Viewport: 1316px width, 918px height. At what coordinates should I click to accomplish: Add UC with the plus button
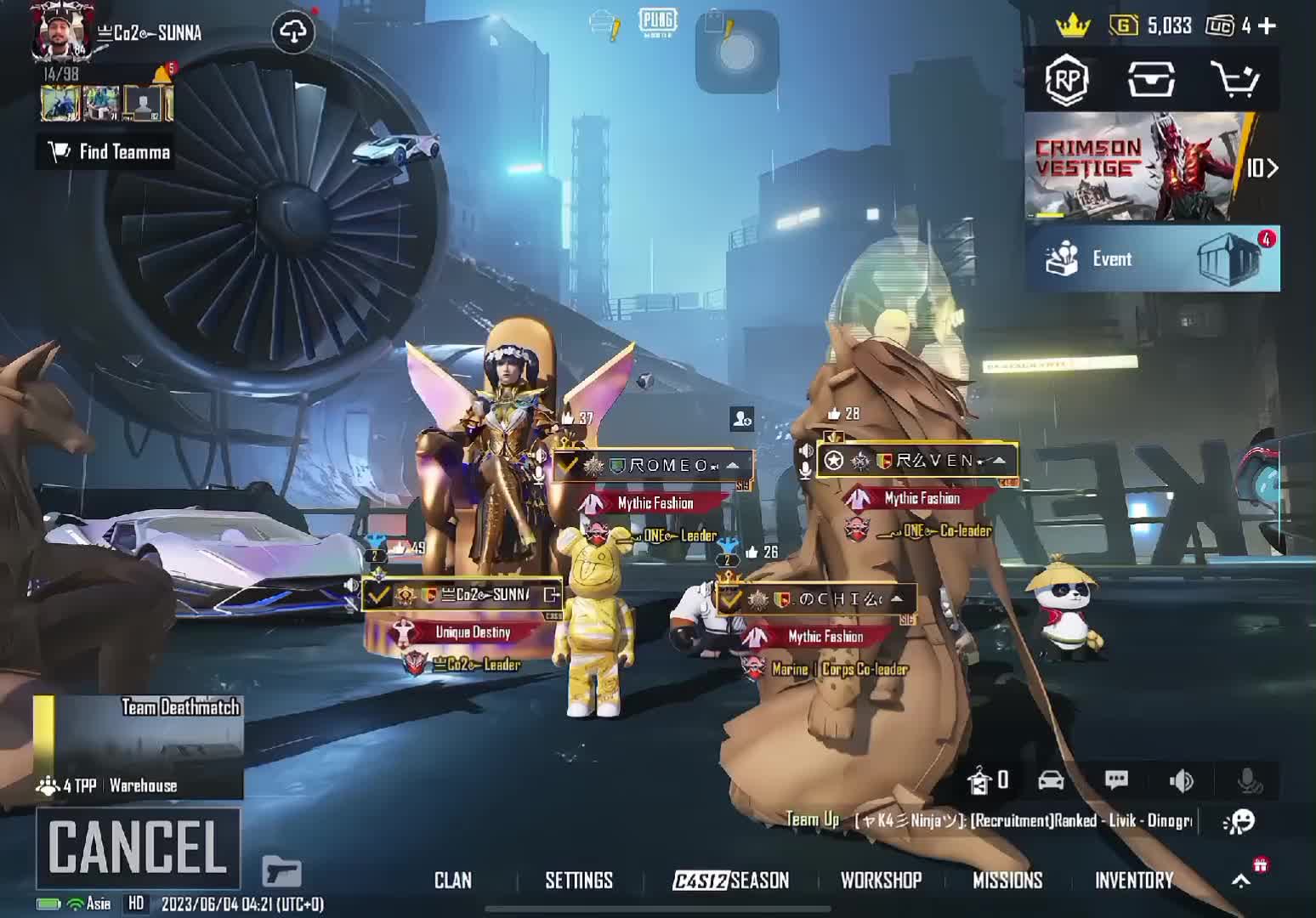(1267, 26)
